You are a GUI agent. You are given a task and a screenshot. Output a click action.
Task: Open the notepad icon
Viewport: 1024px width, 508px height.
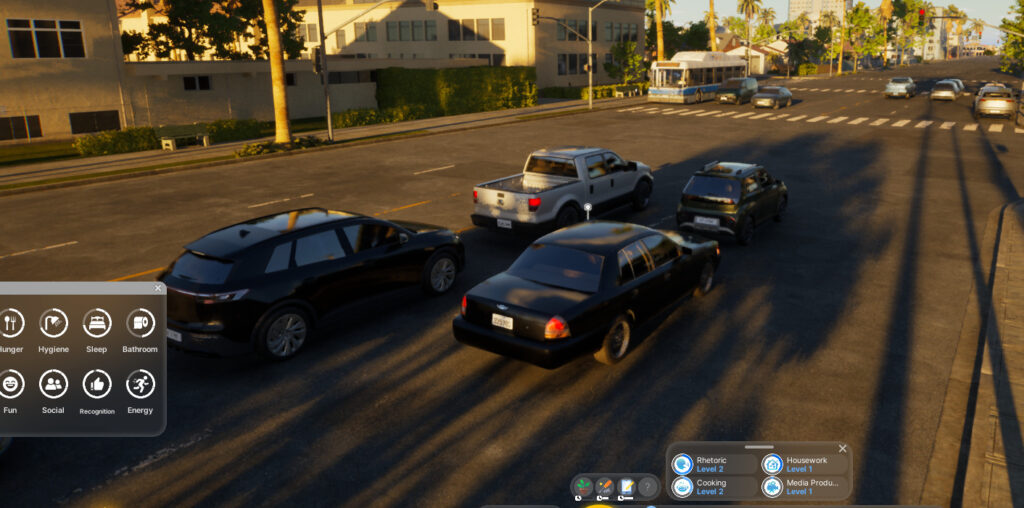pyautogui.click(x=627, y=487)
